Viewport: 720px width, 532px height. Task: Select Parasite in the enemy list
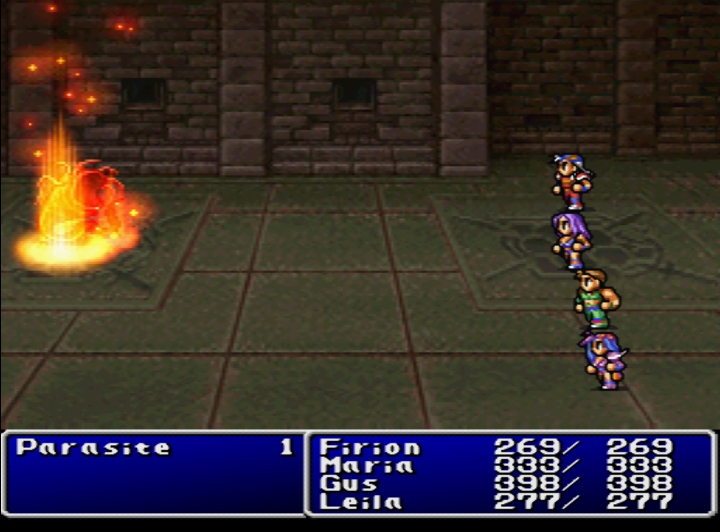click(93, 448)
